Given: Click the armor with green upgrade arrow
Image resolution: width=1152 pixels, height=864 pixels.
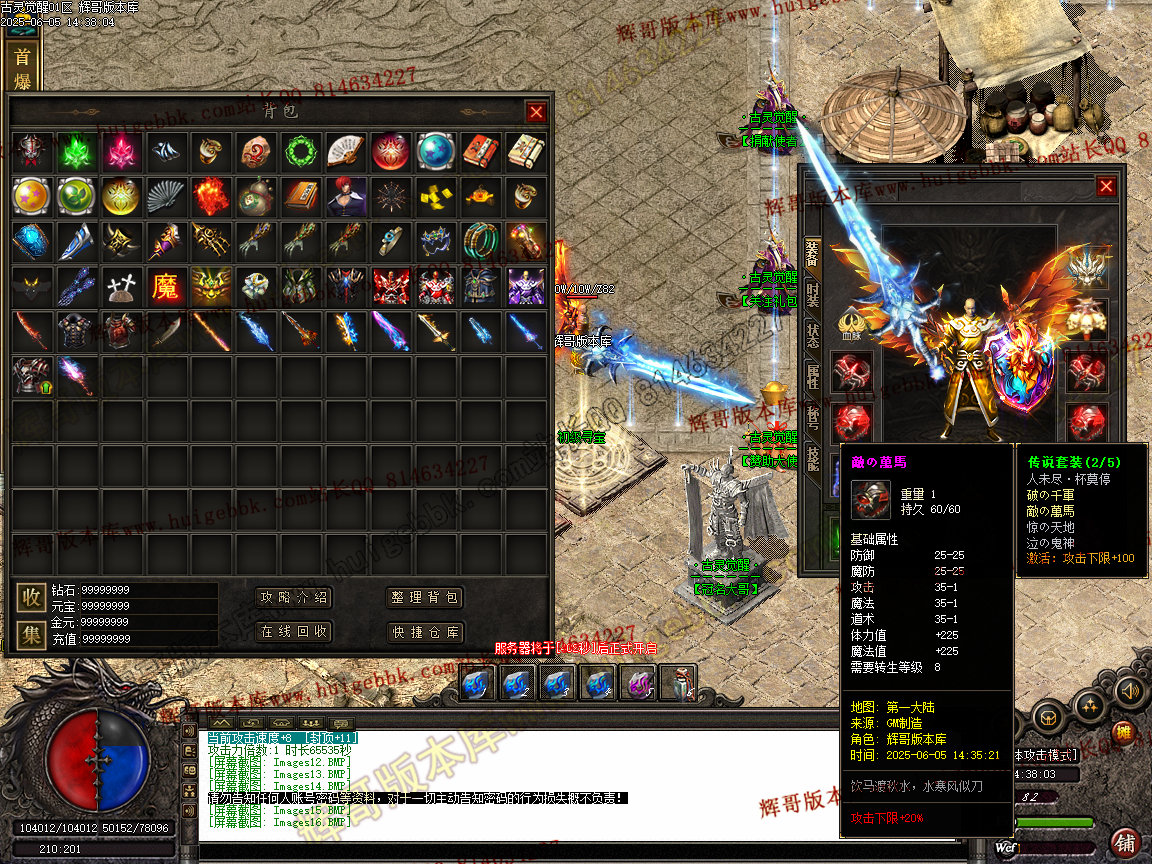Looking at the screenshot, I should tap(32, 375).
